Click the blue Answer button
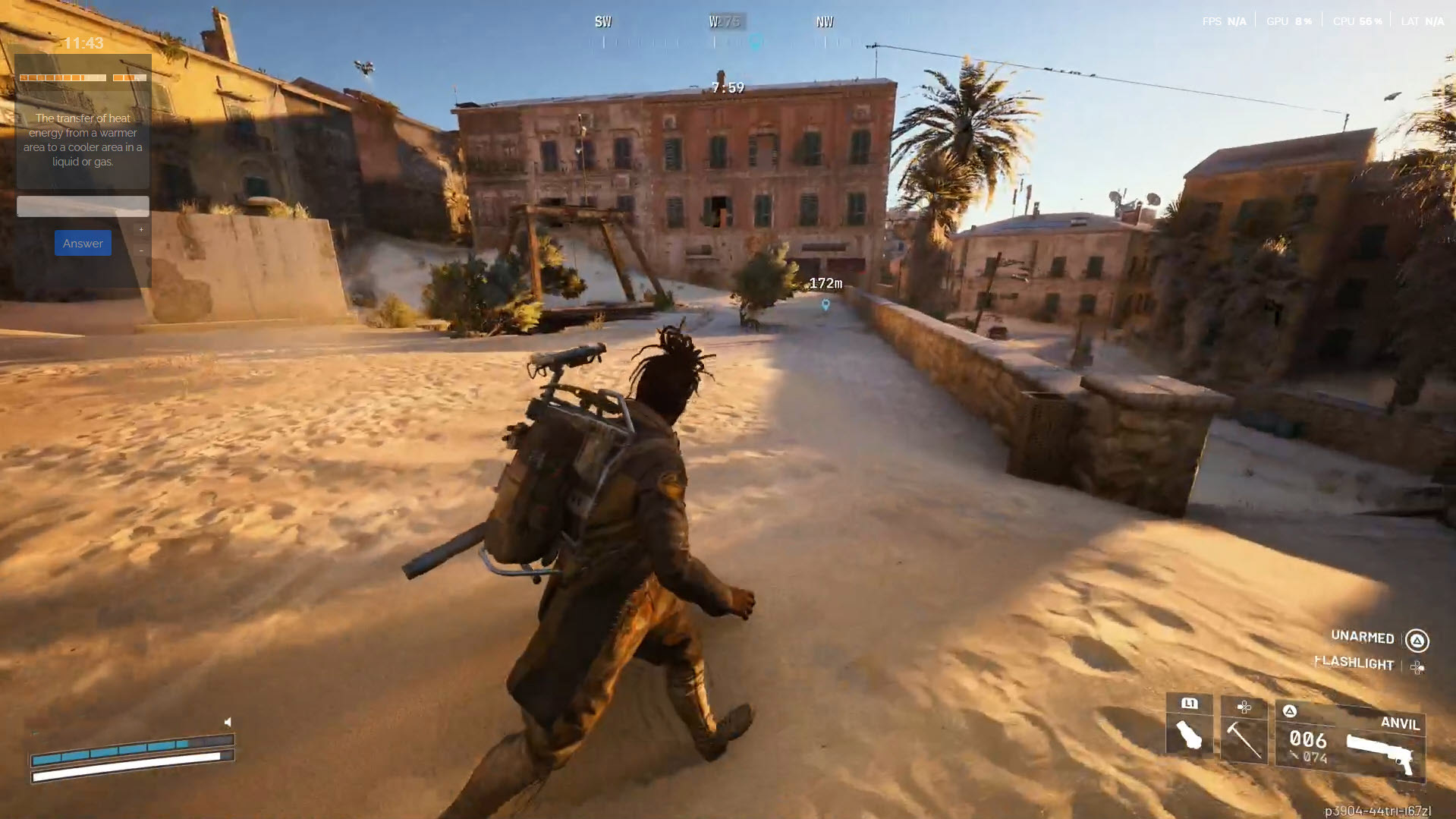Image resolution: width=1456 pixels, height=819 pixels. (x=83, y=244)
